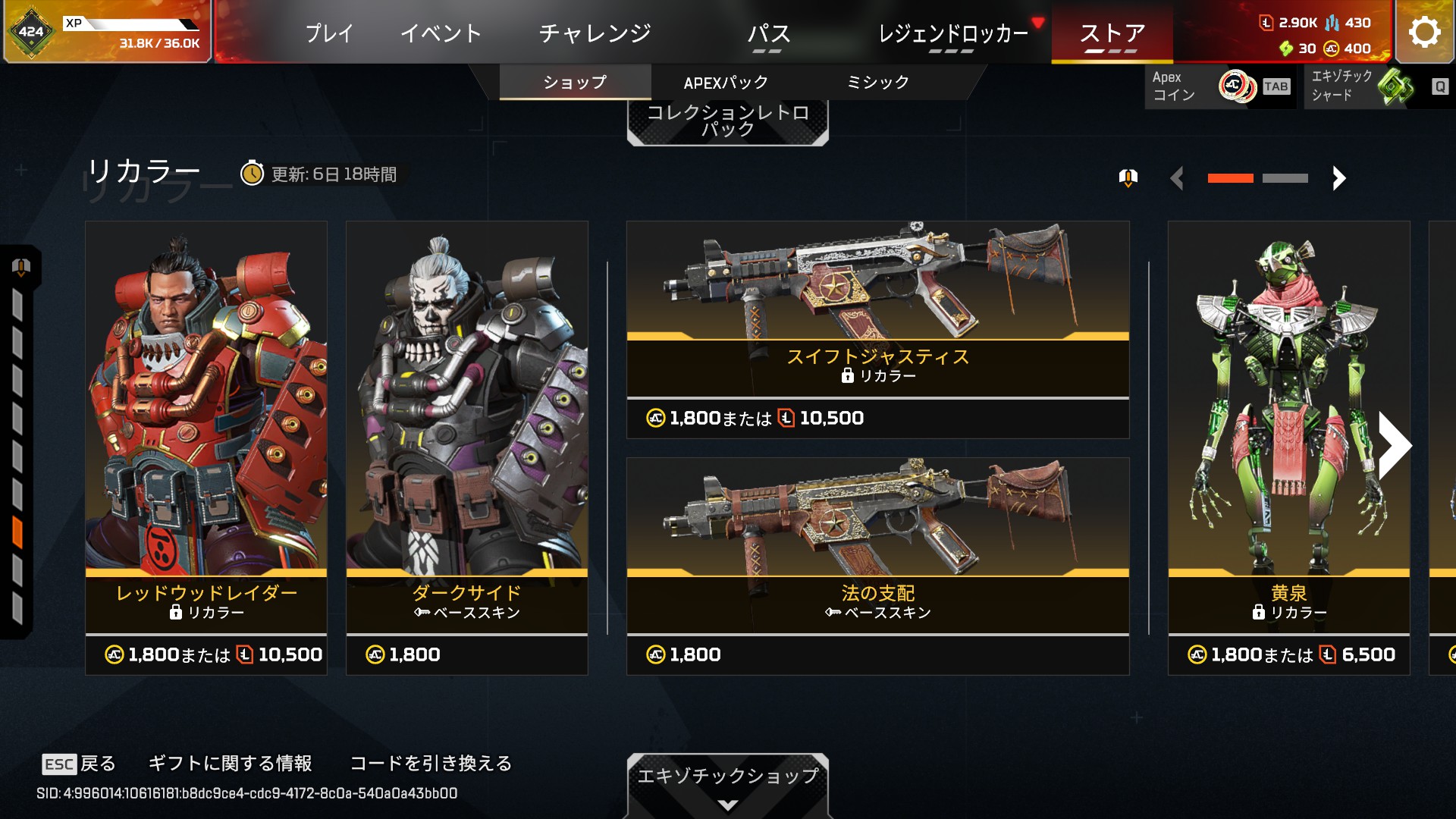Jump to コレクションレトロパック section
1456x819 pixels.
[x=727, y=121]
